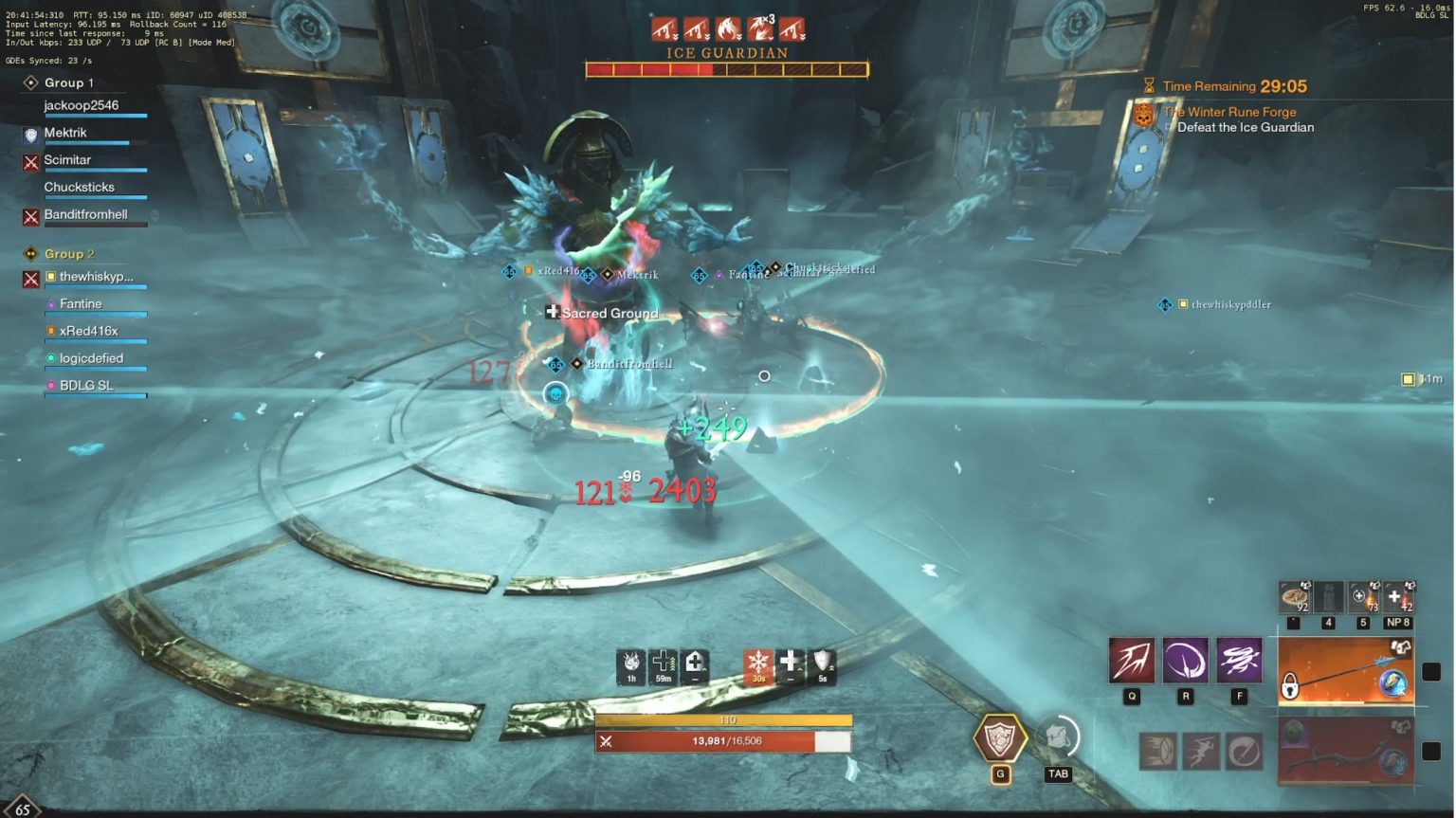Click the lock icon on the spear slot

pos(1289,684)
